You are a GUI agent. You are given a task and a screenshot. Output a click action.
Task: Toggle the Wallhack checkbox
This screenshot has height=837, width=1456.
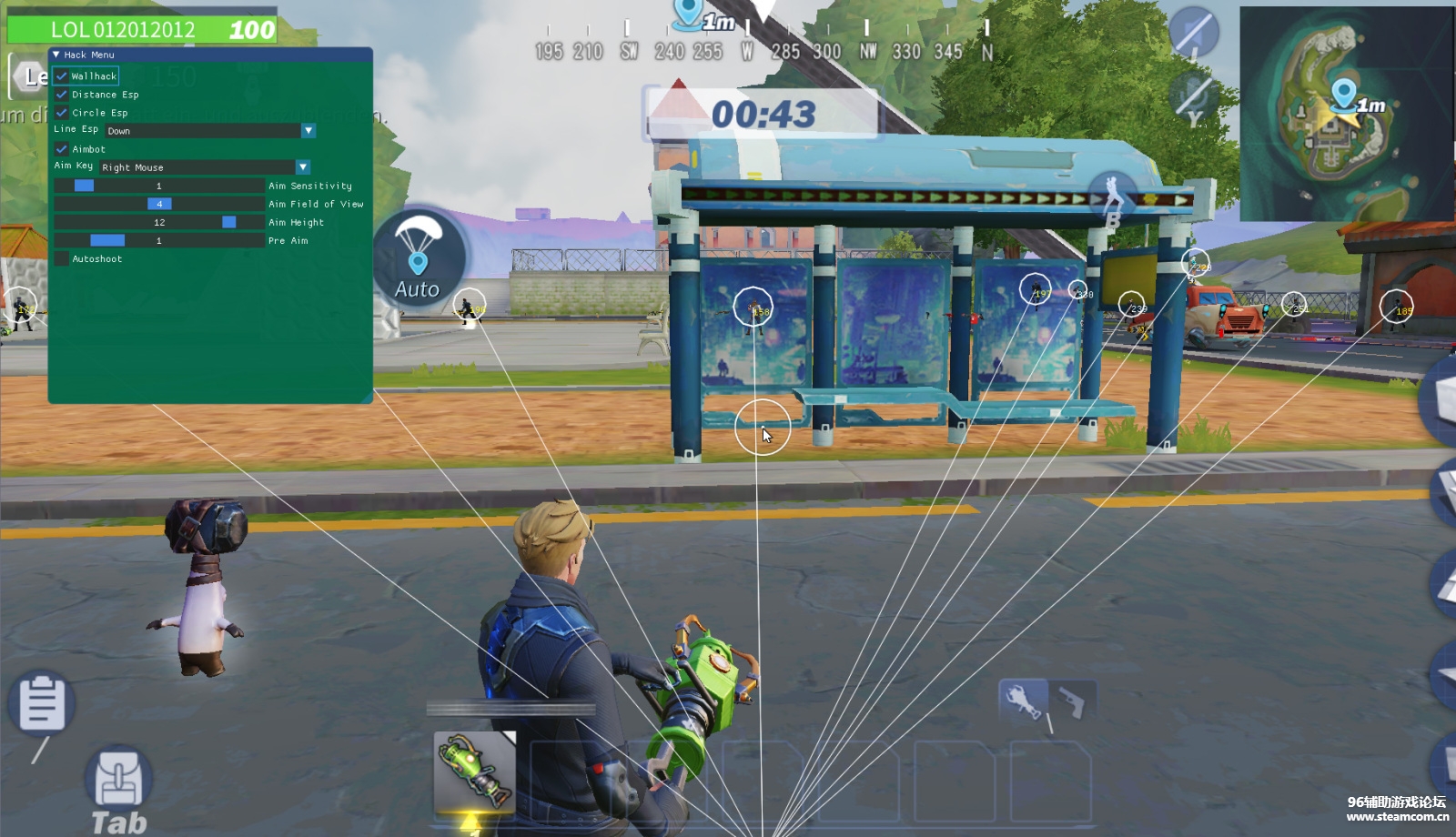(62, 76)
